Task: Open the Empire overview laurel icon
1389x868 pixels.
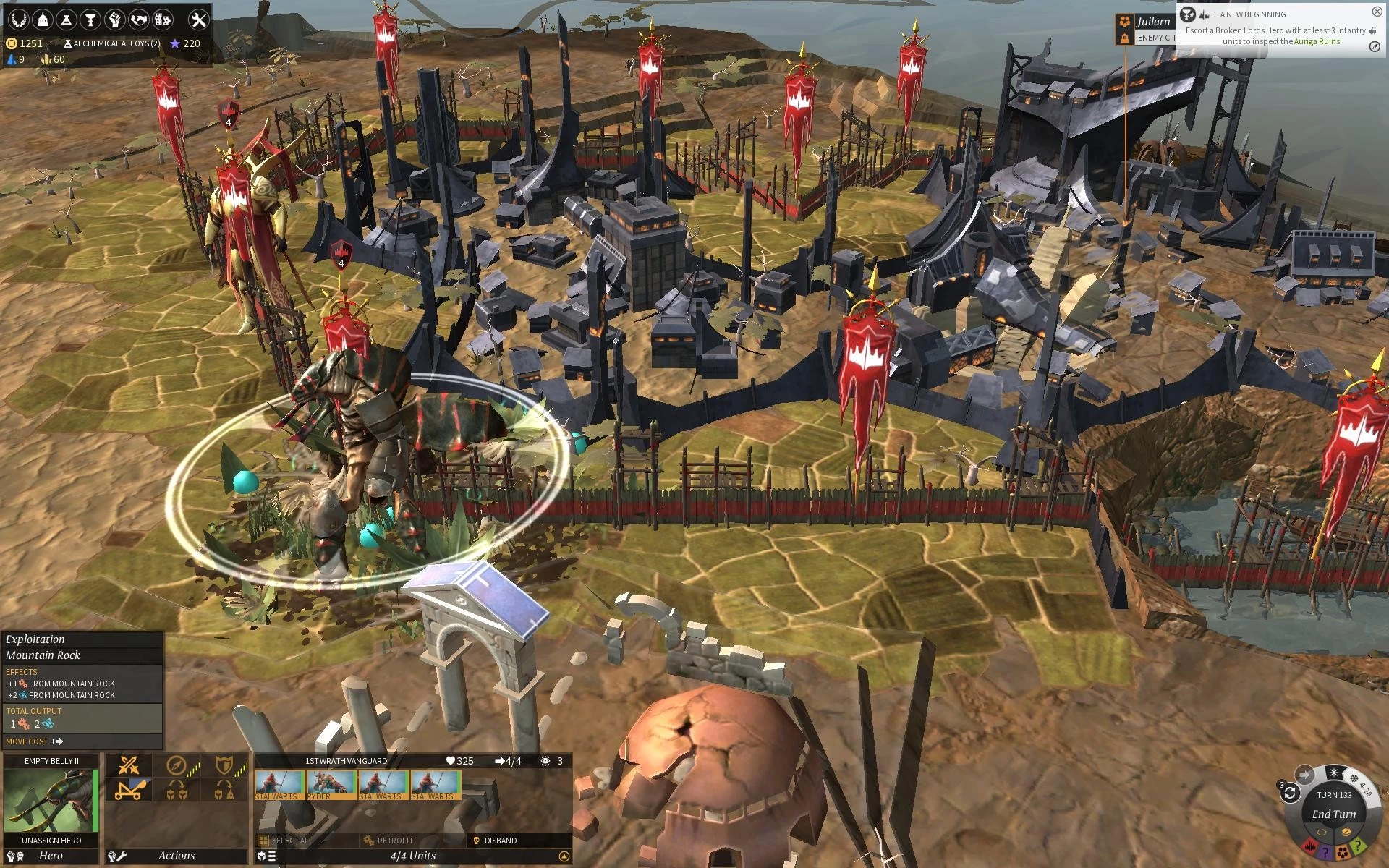Action: [x=19, y=20]
